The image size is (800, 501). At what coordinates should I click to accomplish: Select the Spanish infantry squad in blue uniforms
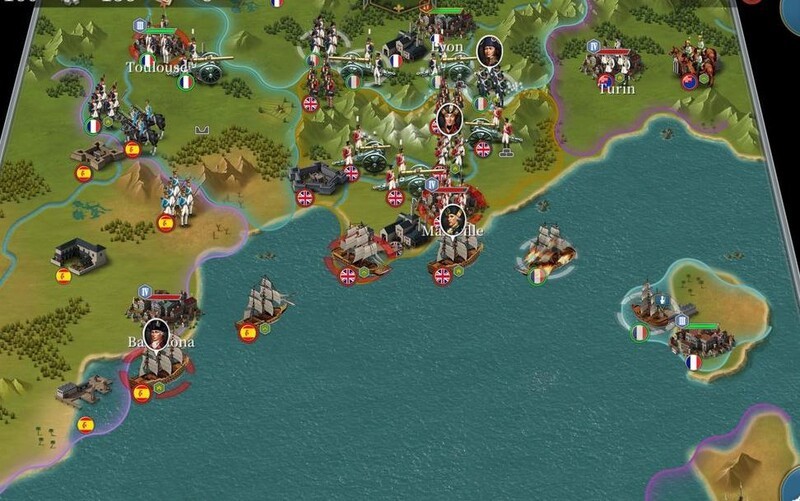coord(178,199)
